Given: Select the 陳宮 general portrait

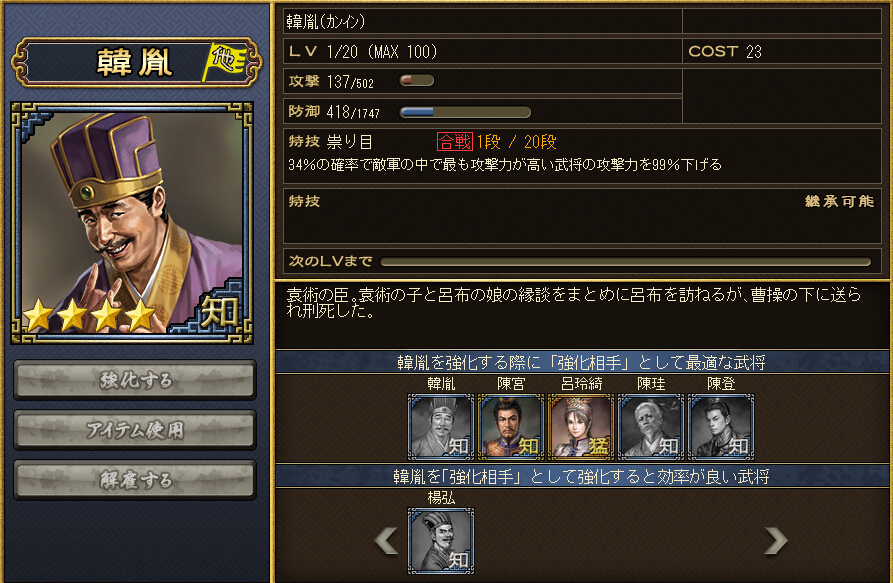Looking at the screenshot, I should pyautogui.click(x=511, y=427).
